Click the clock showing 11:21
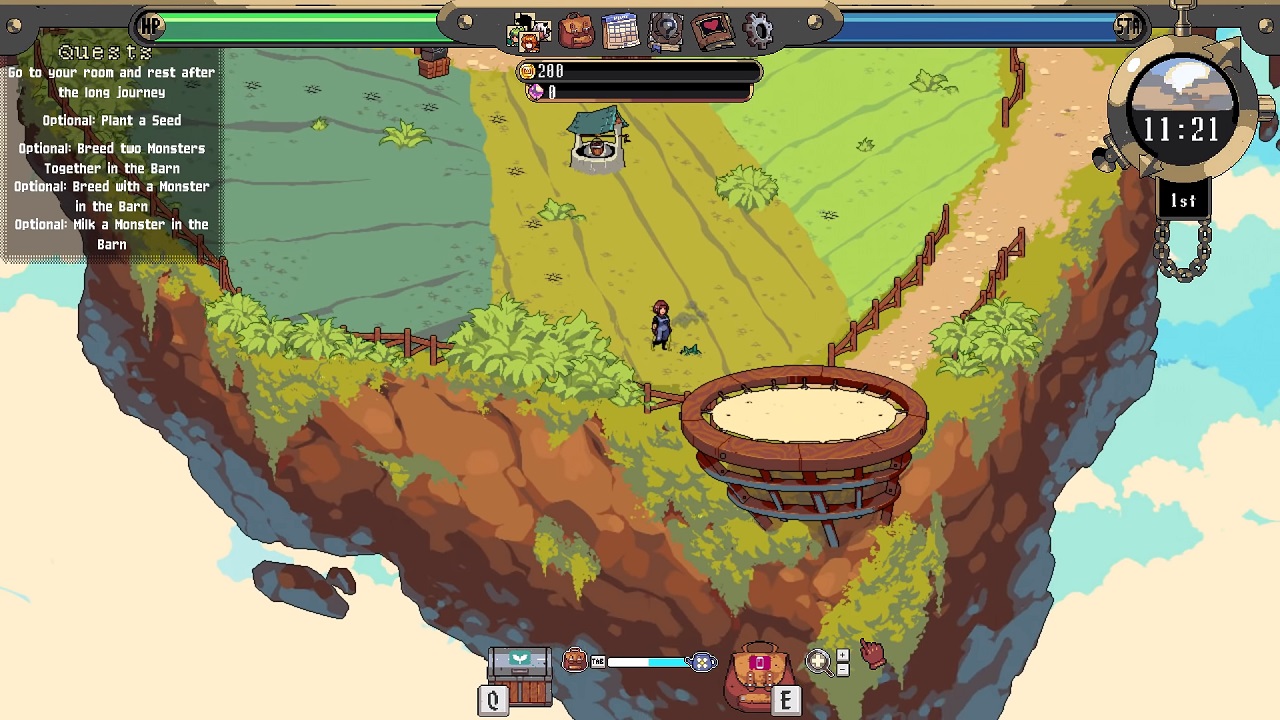Screen dimensions: 1280x720 pos(1181,129)
